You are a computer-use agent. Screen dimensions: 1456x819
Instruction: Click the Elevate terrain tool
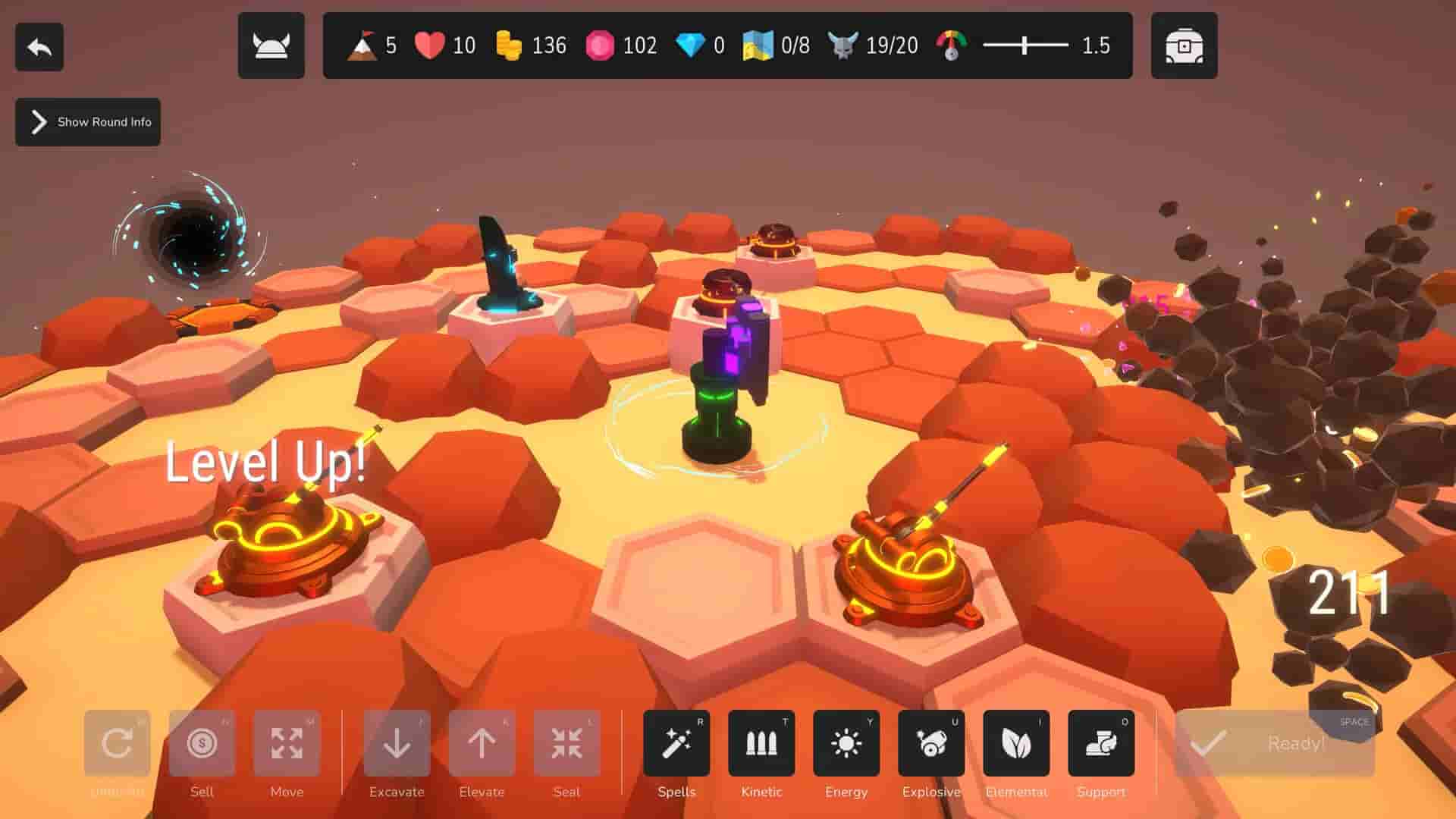(x=482, y=743)
